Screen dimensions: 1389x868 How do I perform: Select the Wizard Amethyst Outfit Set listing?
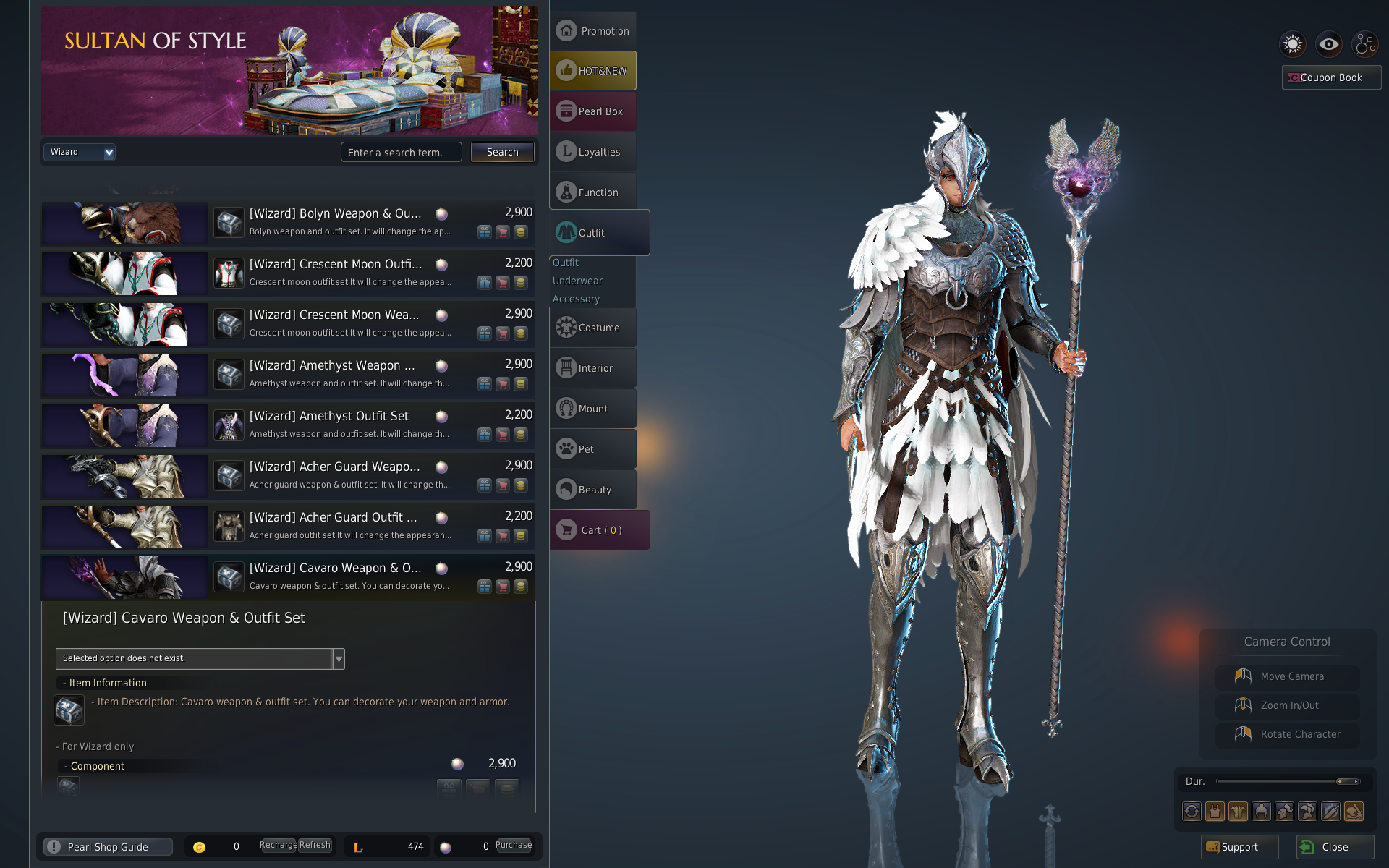pyautogui.click(x=329, y=417)
